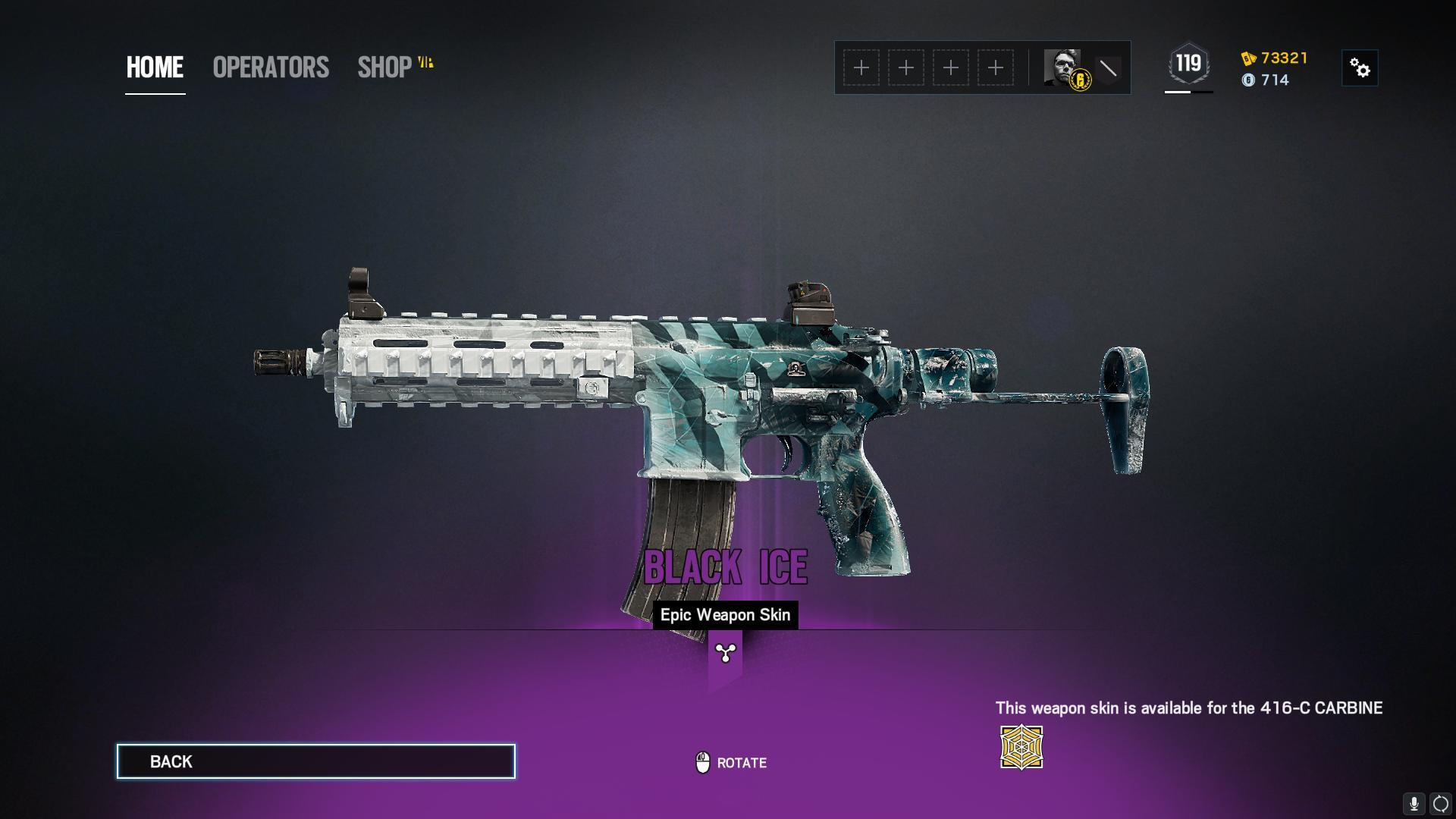Viewport: 1456px width, 819px height.
Task: Open the gear settings menu
Action: tap(1360, 69)
